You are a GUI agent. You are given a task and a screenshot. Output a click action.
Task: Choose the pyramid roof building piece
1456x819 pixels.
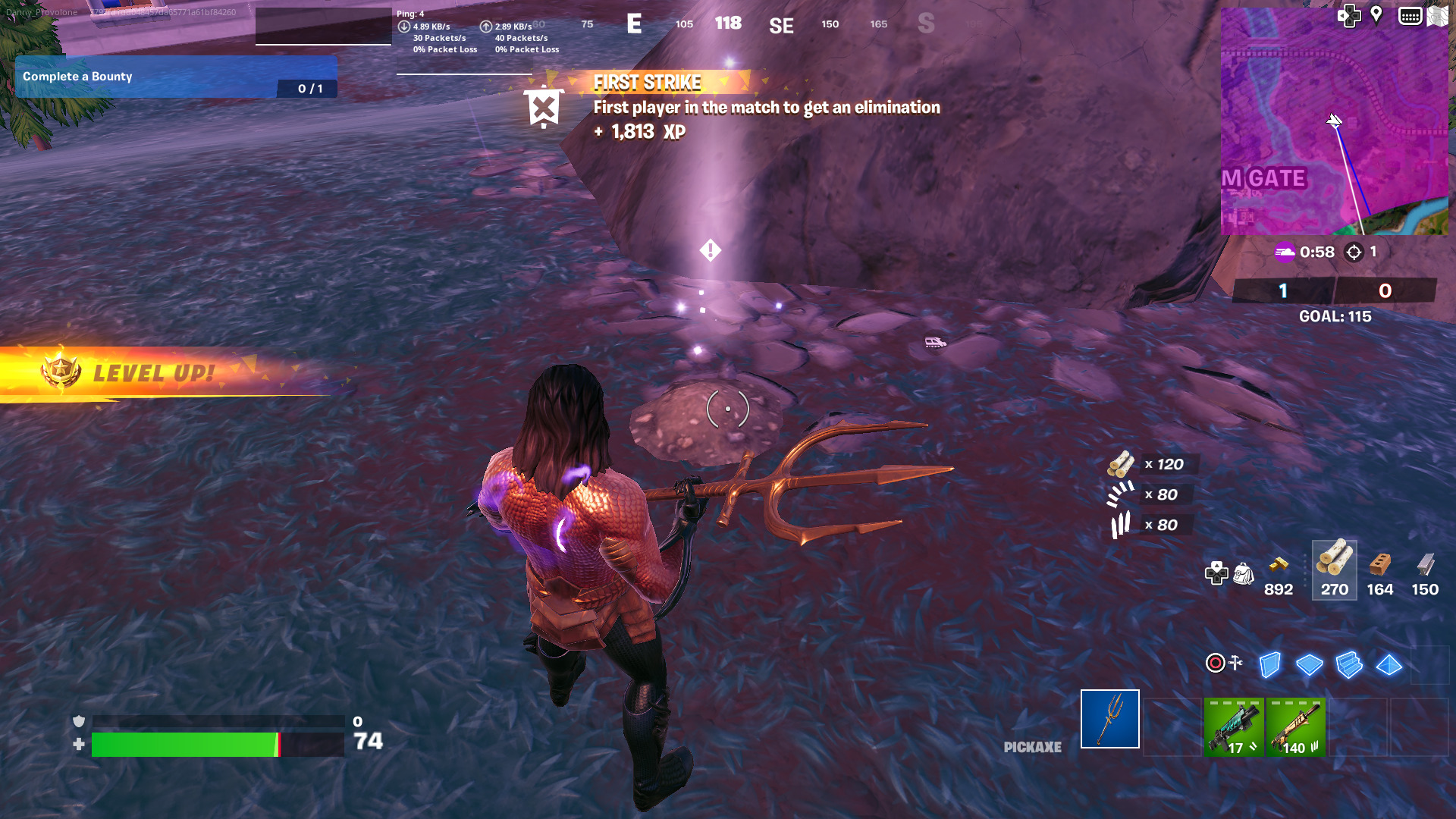click(1389, 665)
